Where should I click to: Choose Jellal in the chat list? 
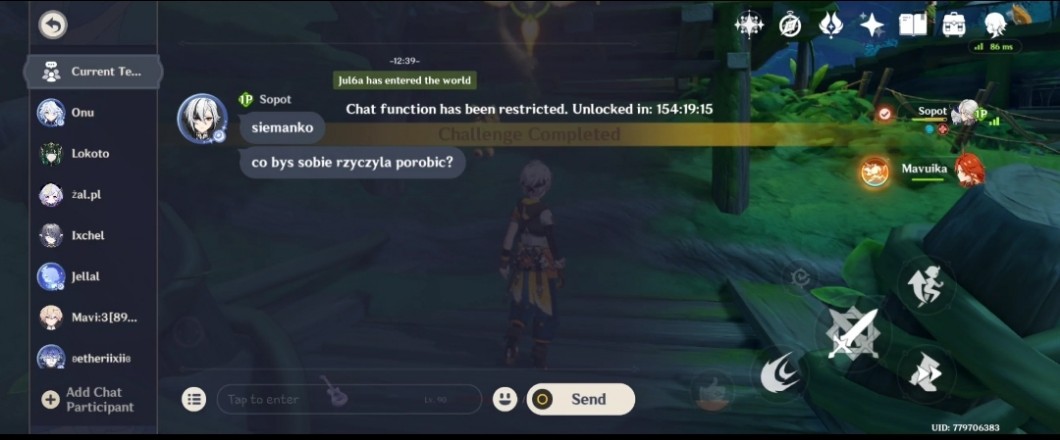click(84, 276)
